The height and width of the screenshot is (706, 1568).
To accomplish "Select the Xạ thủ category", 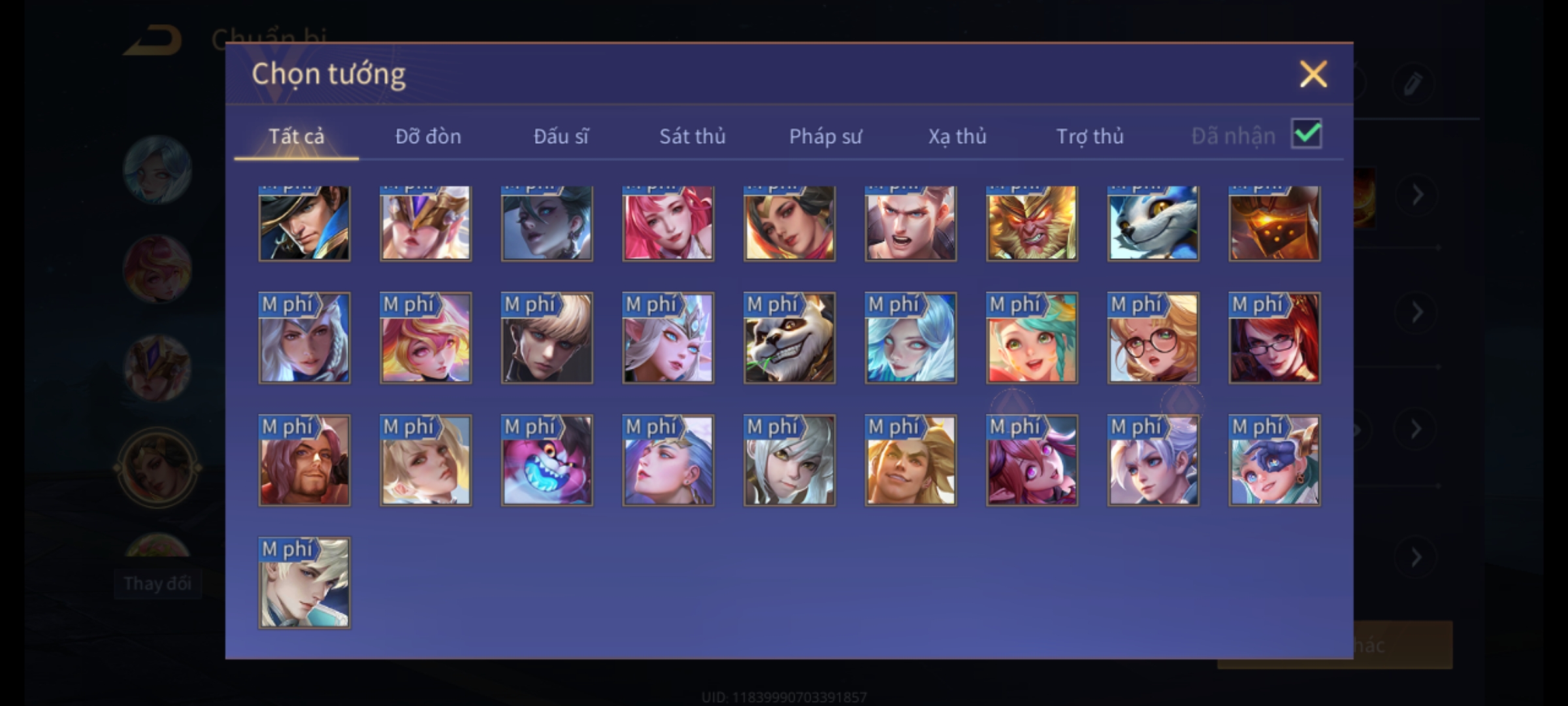I will click(957, 136).
